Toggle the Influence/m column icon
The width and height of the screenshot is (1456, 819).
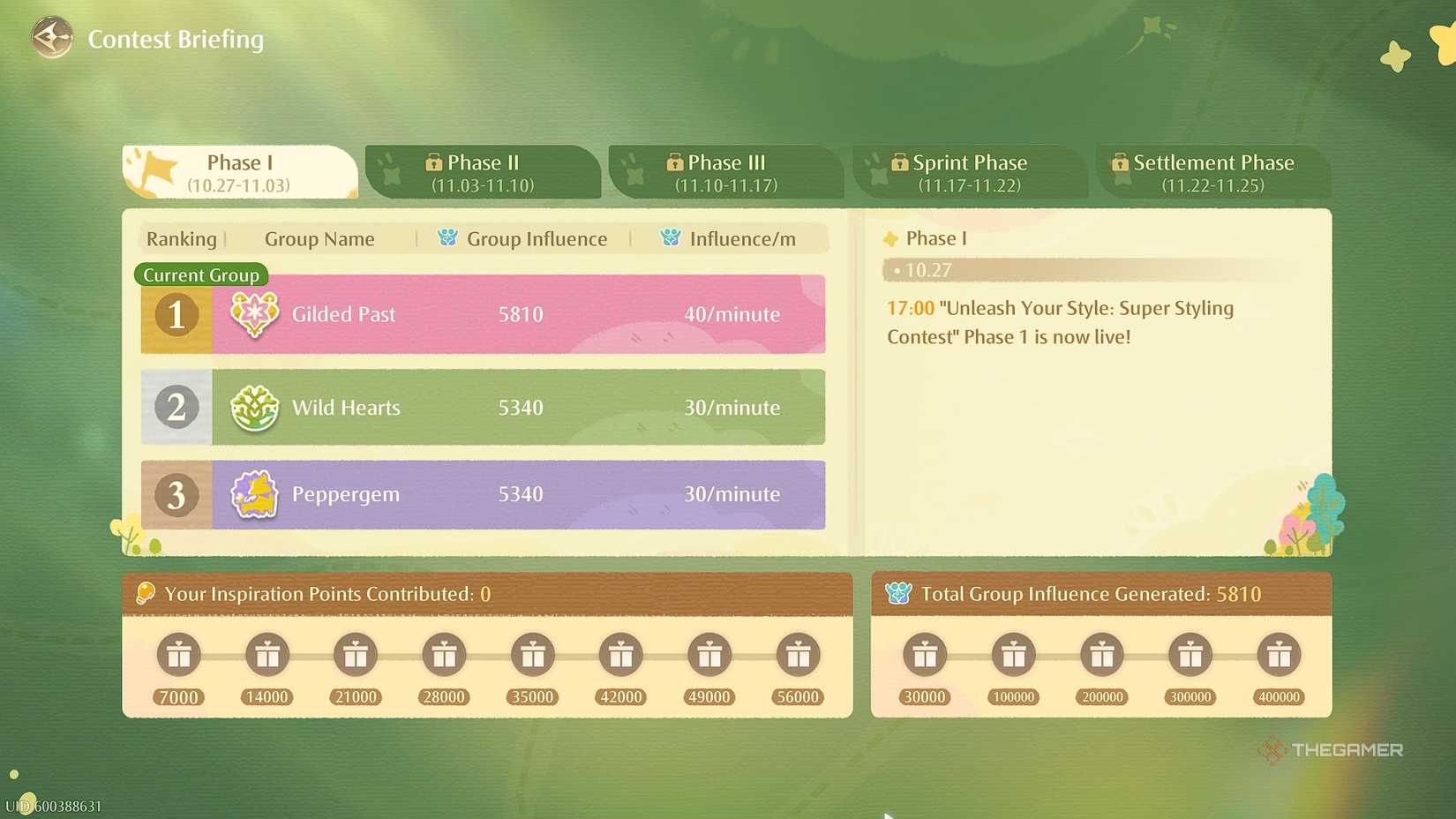[670, 238]
